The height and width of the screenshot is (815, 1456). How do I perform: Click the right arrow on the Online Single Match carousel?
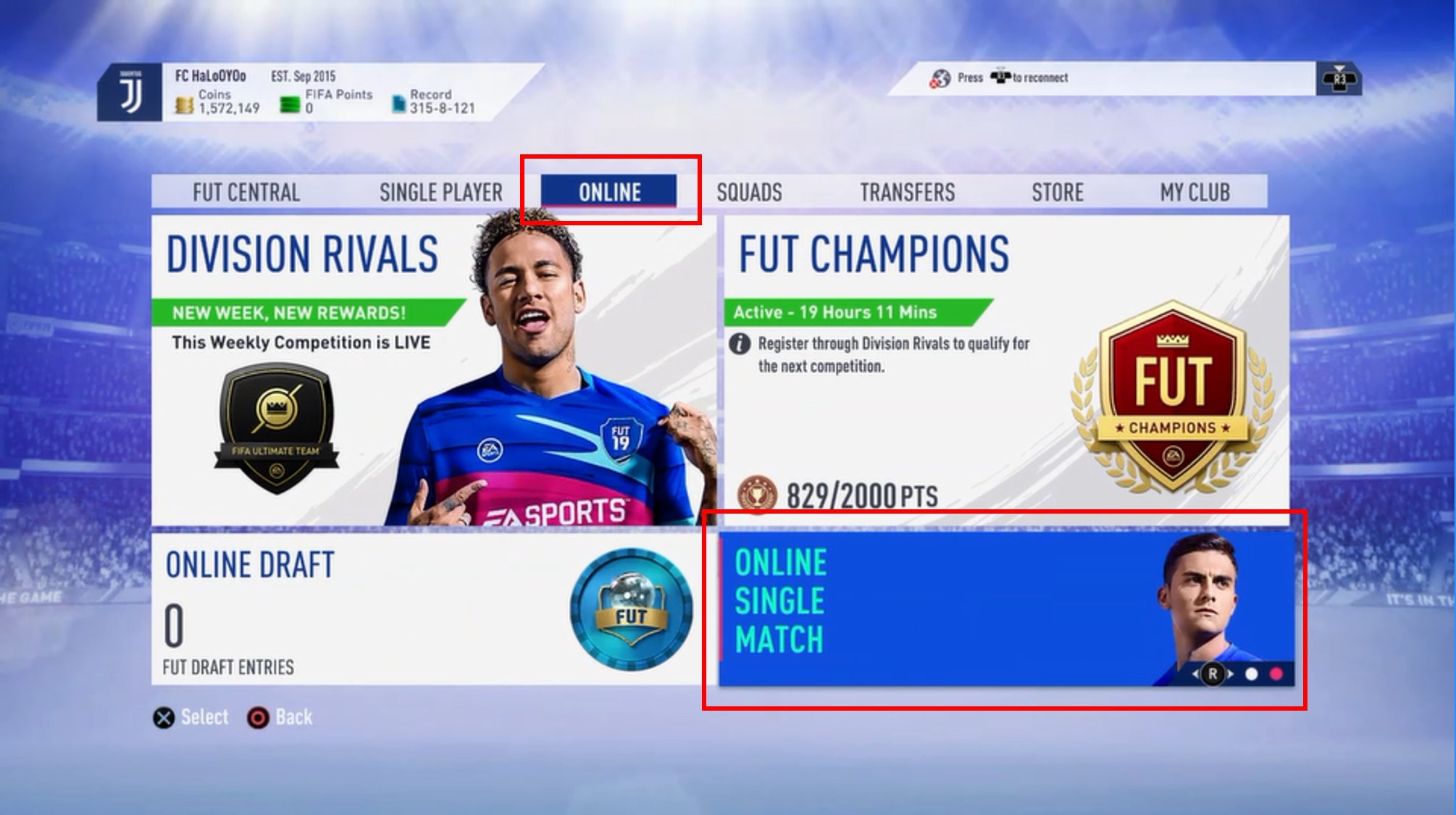coord(1230,673)
